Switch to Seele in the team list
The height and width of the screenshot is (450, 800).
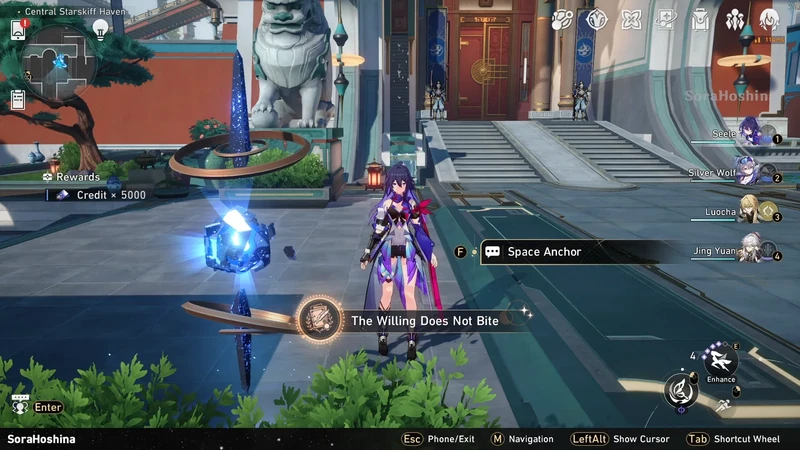[750, 133]
